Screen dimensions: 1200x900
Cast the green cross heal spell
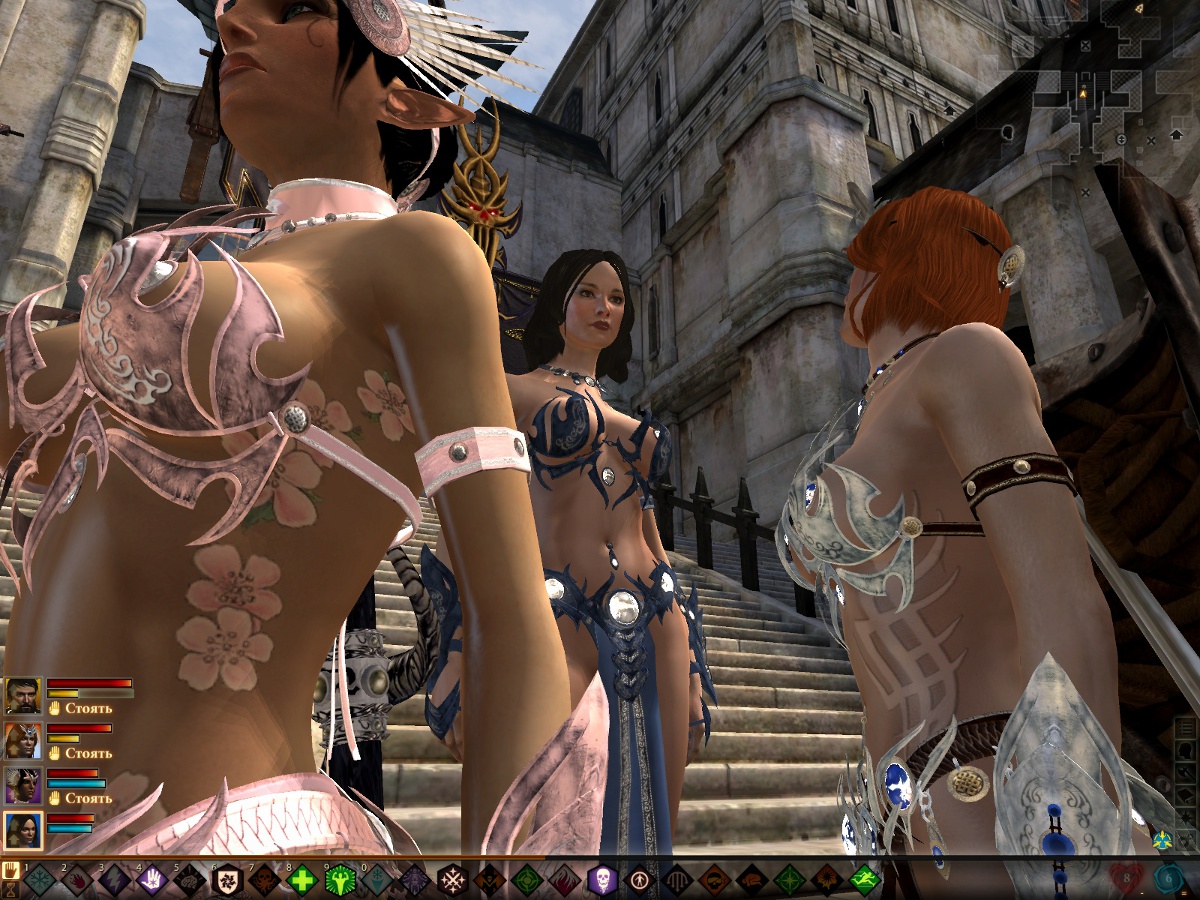click(302, 880)
